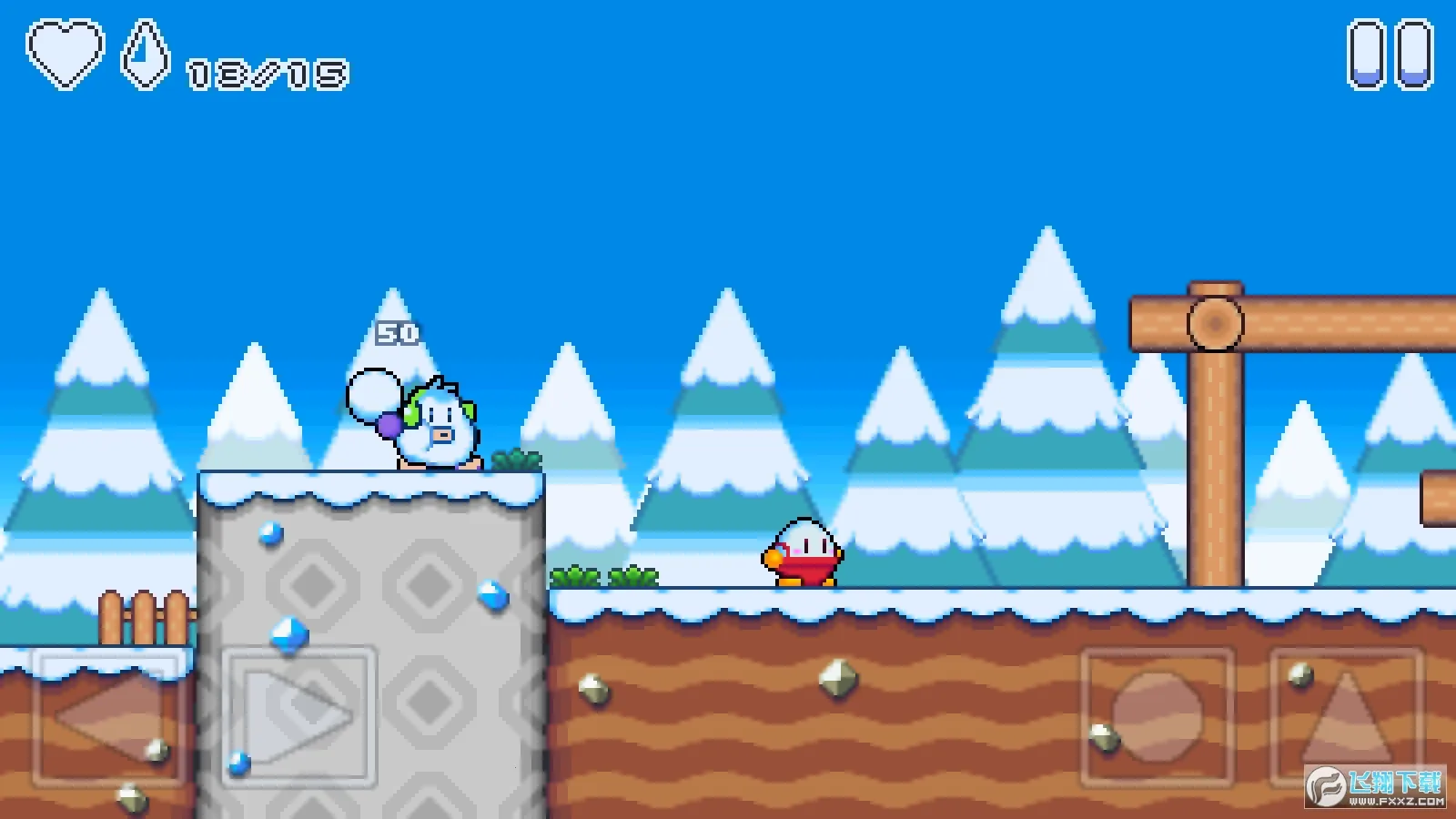1456x819 pixels.
Task: Click the round knob on the wooden post
Action: click(1213, 319)
